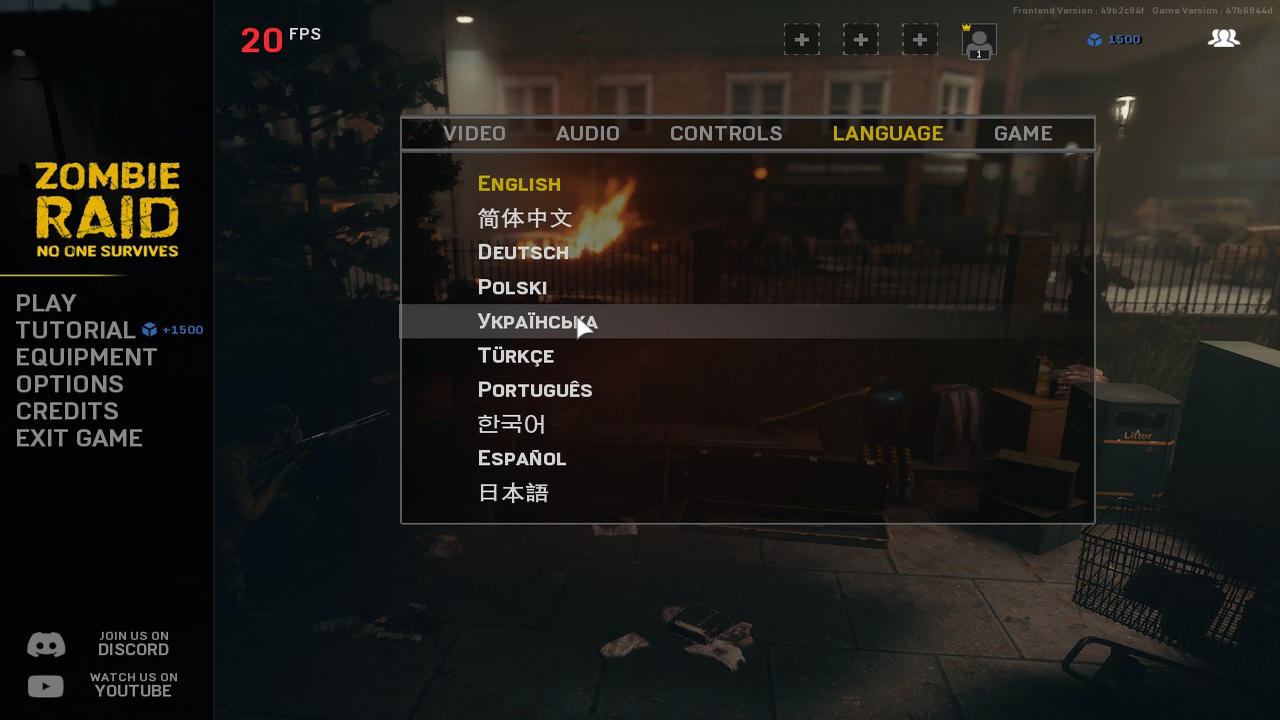Choose Polski from the language list

tap(512, 288)
